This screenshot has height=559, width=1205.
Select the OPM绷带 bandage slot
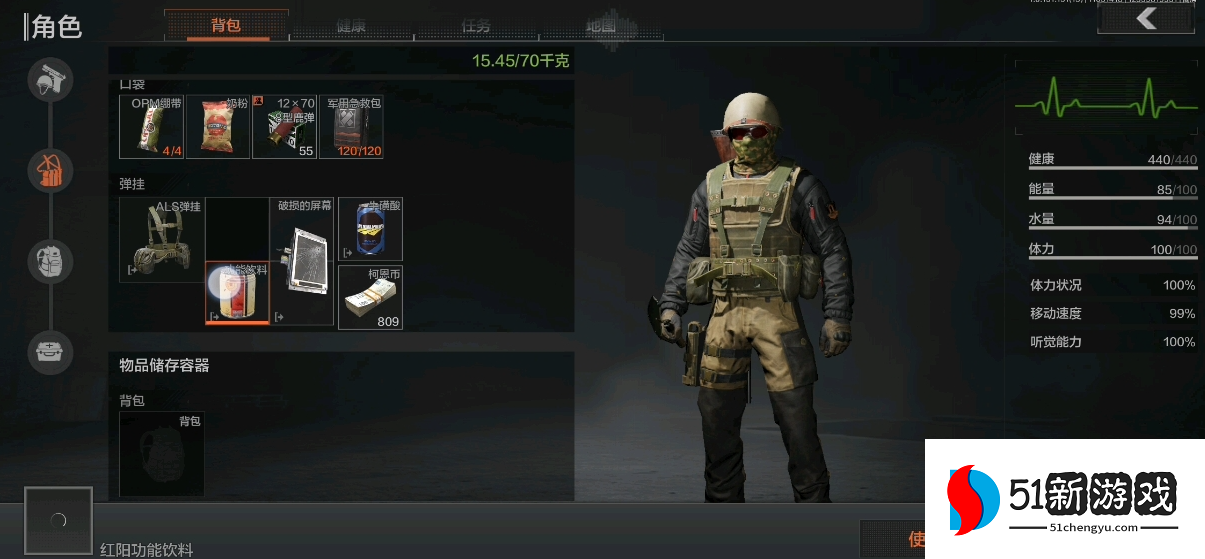(x=152, y=127)
